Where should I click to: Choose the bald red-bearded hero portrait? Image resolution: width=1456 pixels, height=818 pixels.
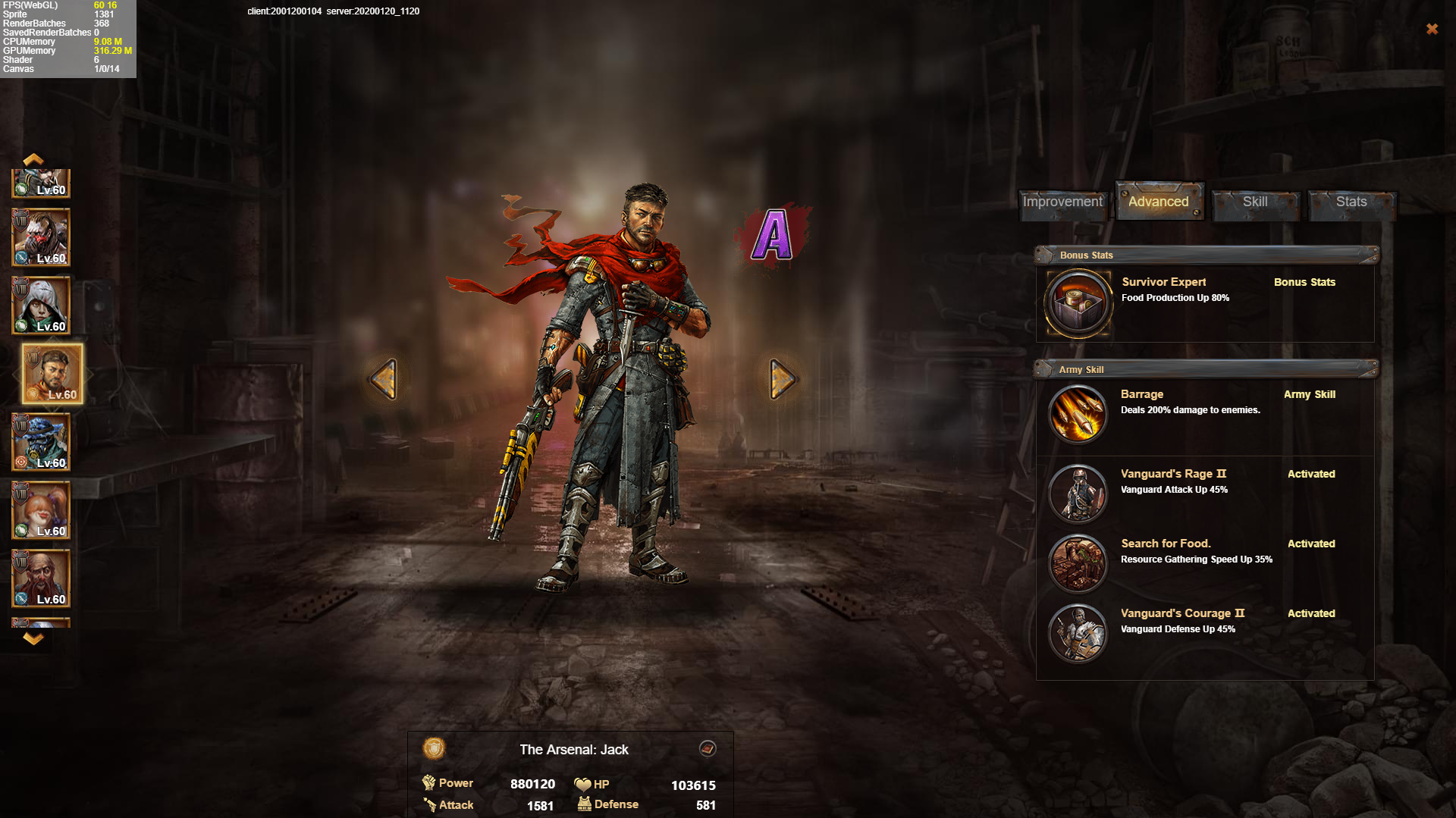click(x=42, y=578)
